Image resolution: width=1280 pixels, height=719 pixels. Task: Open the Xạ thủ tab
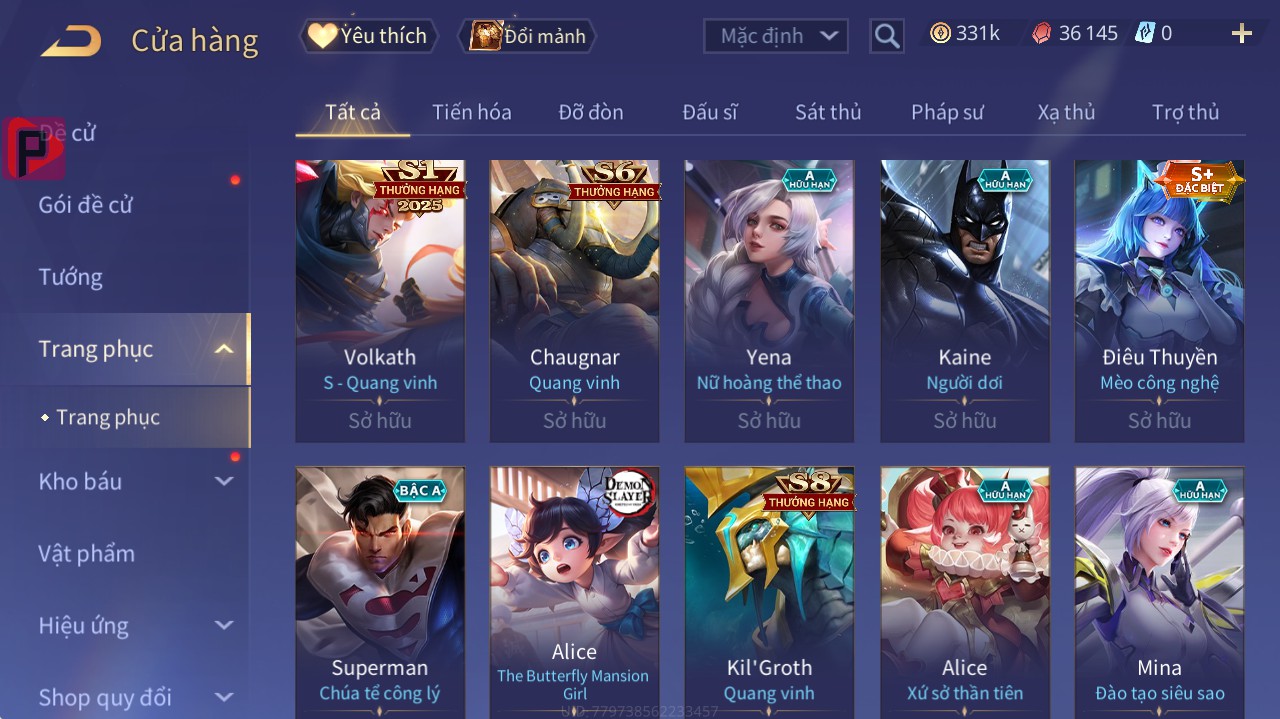[1066, 112]
